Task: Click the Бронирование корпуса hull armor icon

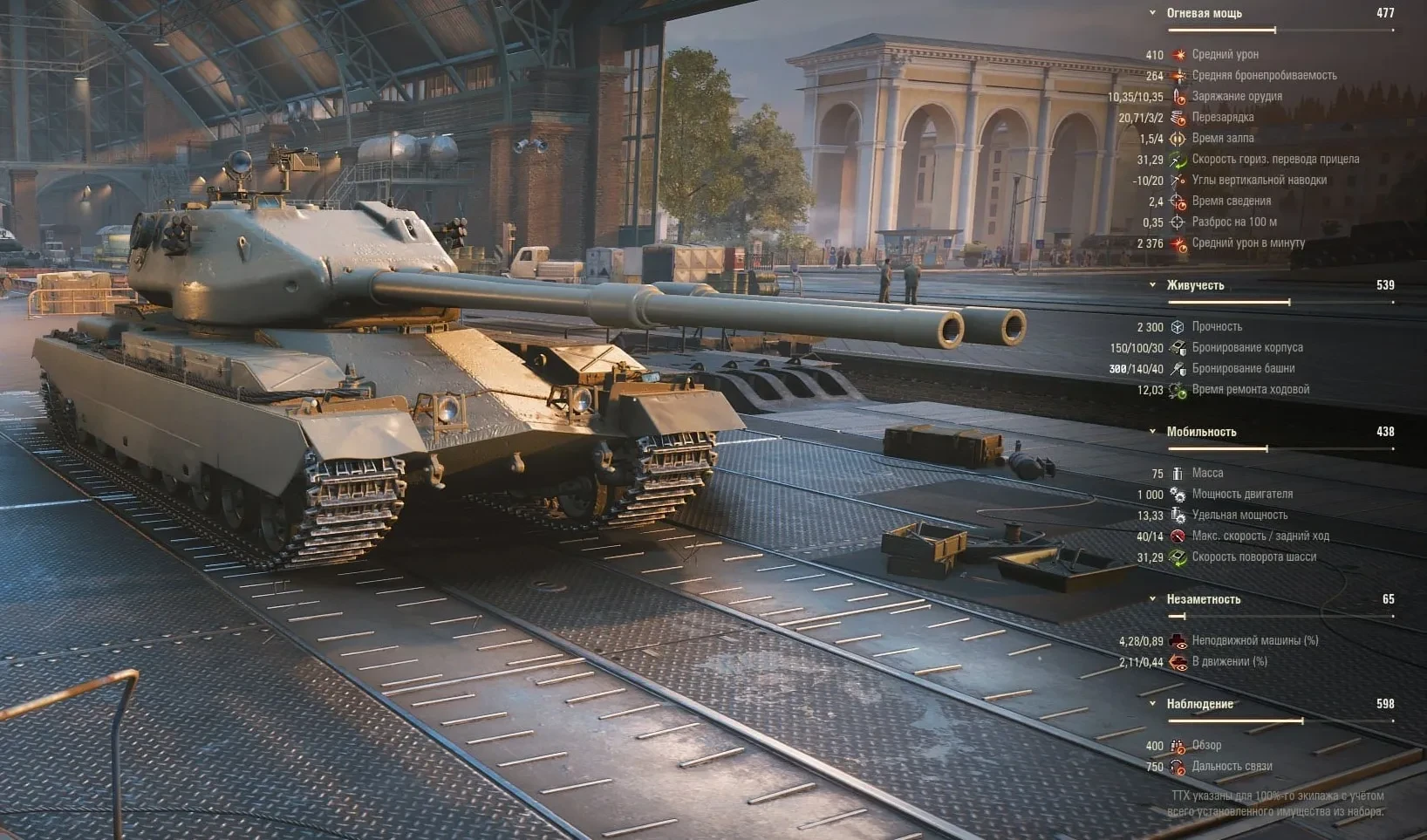Action: click(x=1179, y=347)
